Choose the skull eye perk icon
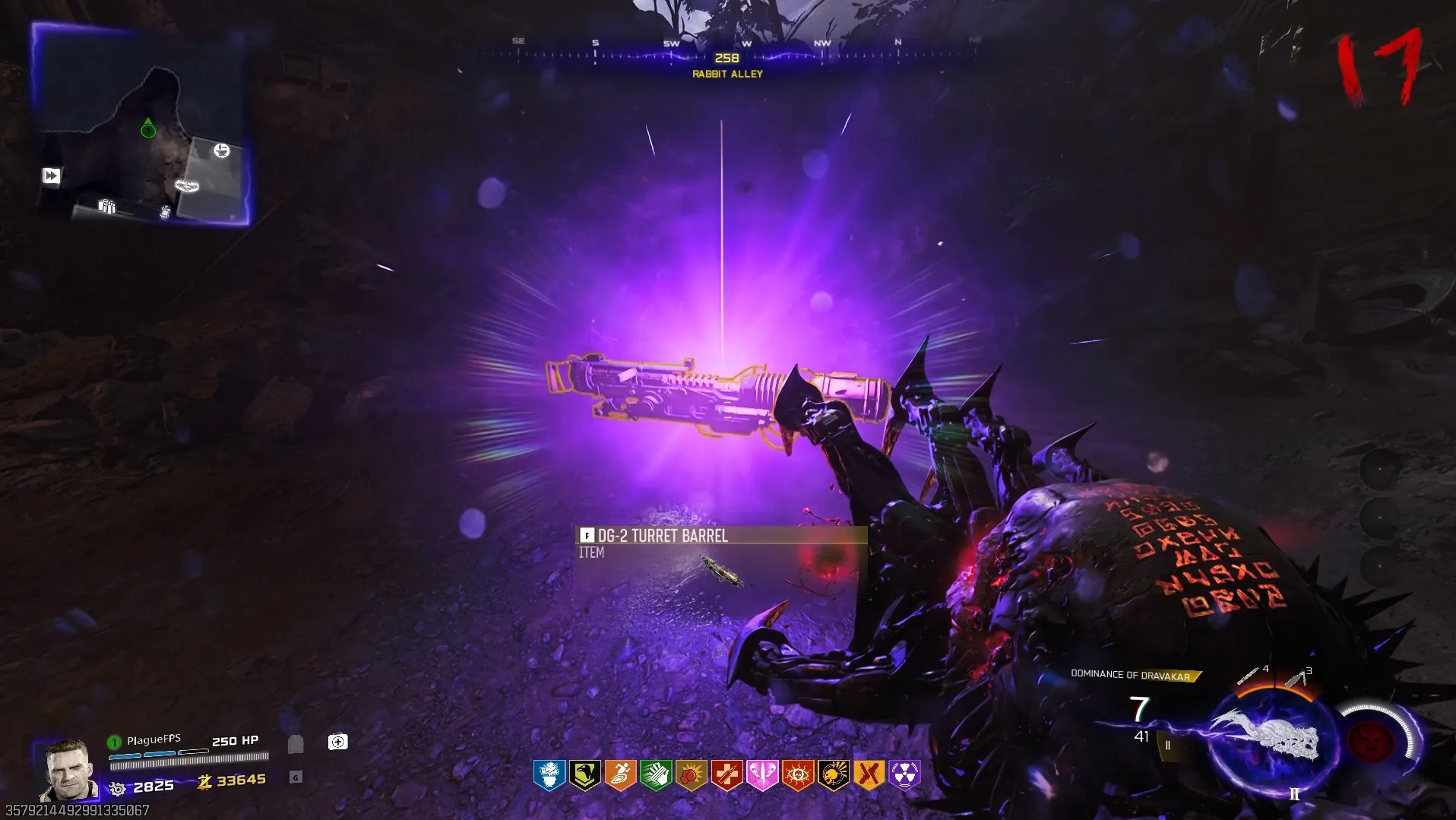This screenshot has width=1456, height=820. click(798, 775)
